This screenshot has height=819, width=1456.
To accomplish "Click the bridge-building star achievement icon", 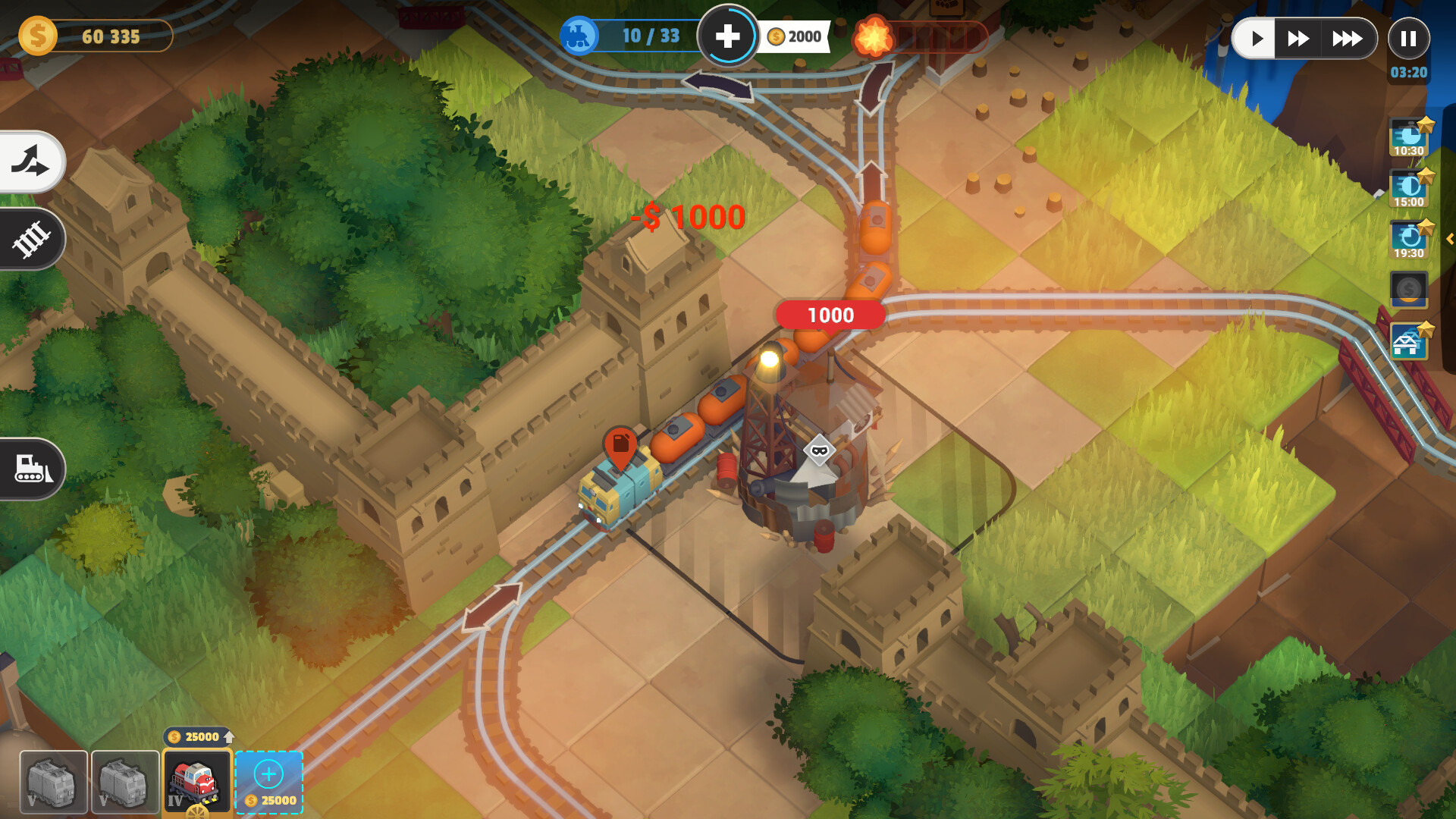I will tap(1408, 343).
